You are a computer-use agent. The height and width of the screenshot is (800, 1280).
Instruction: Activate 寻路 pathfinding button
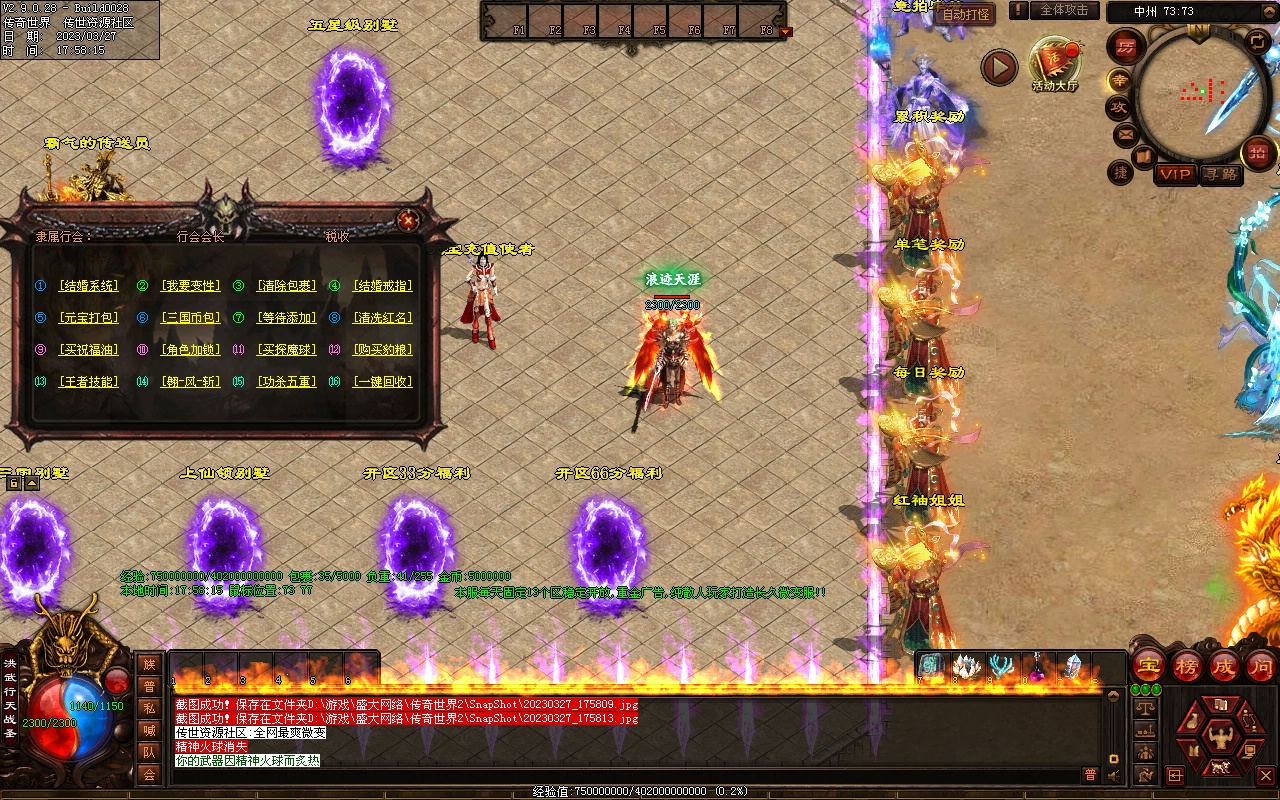(1220, 174)
